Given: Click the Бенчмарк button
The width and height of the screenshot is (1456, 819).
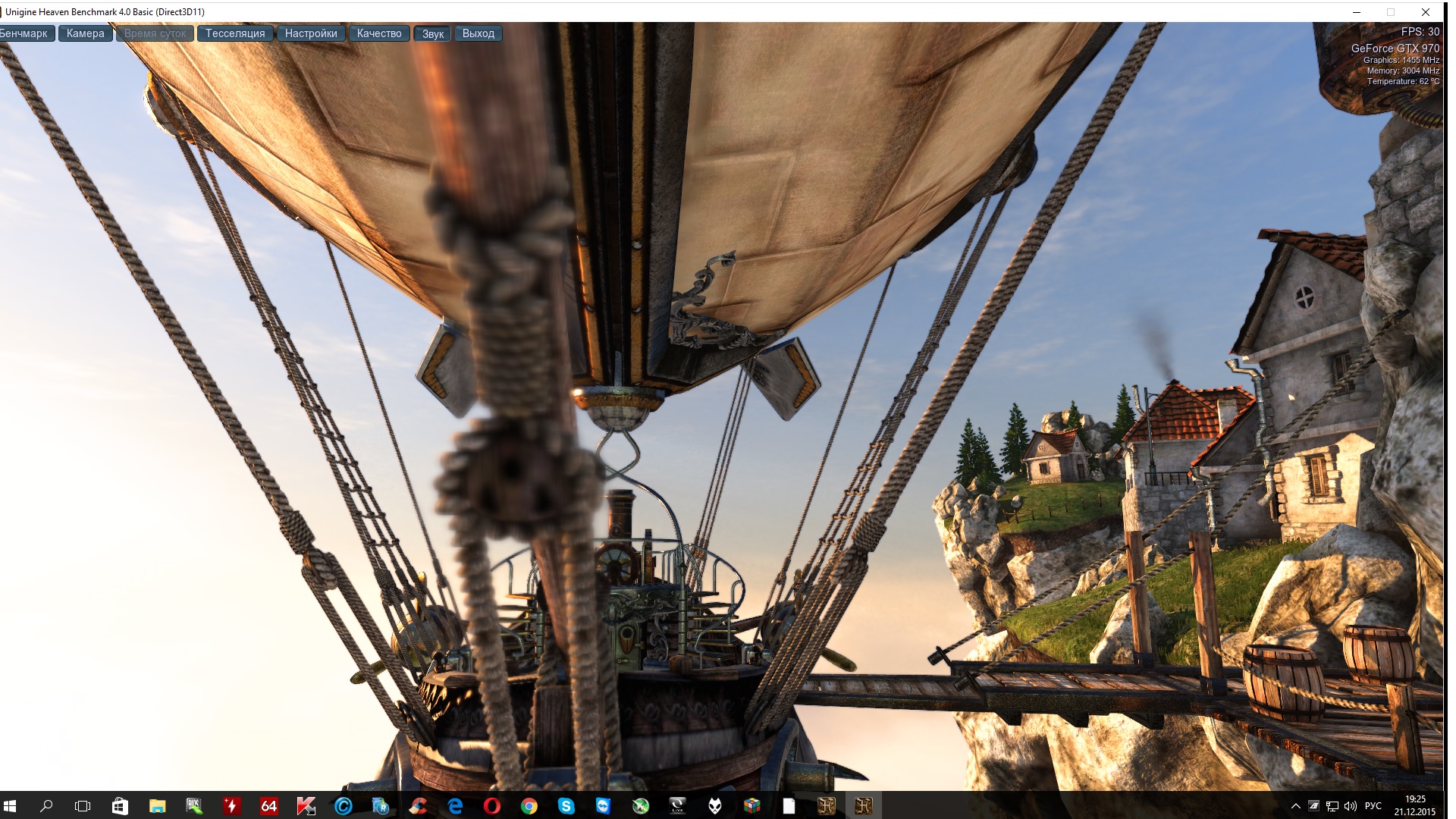Looking at the screenshot, I should (25, 33).
